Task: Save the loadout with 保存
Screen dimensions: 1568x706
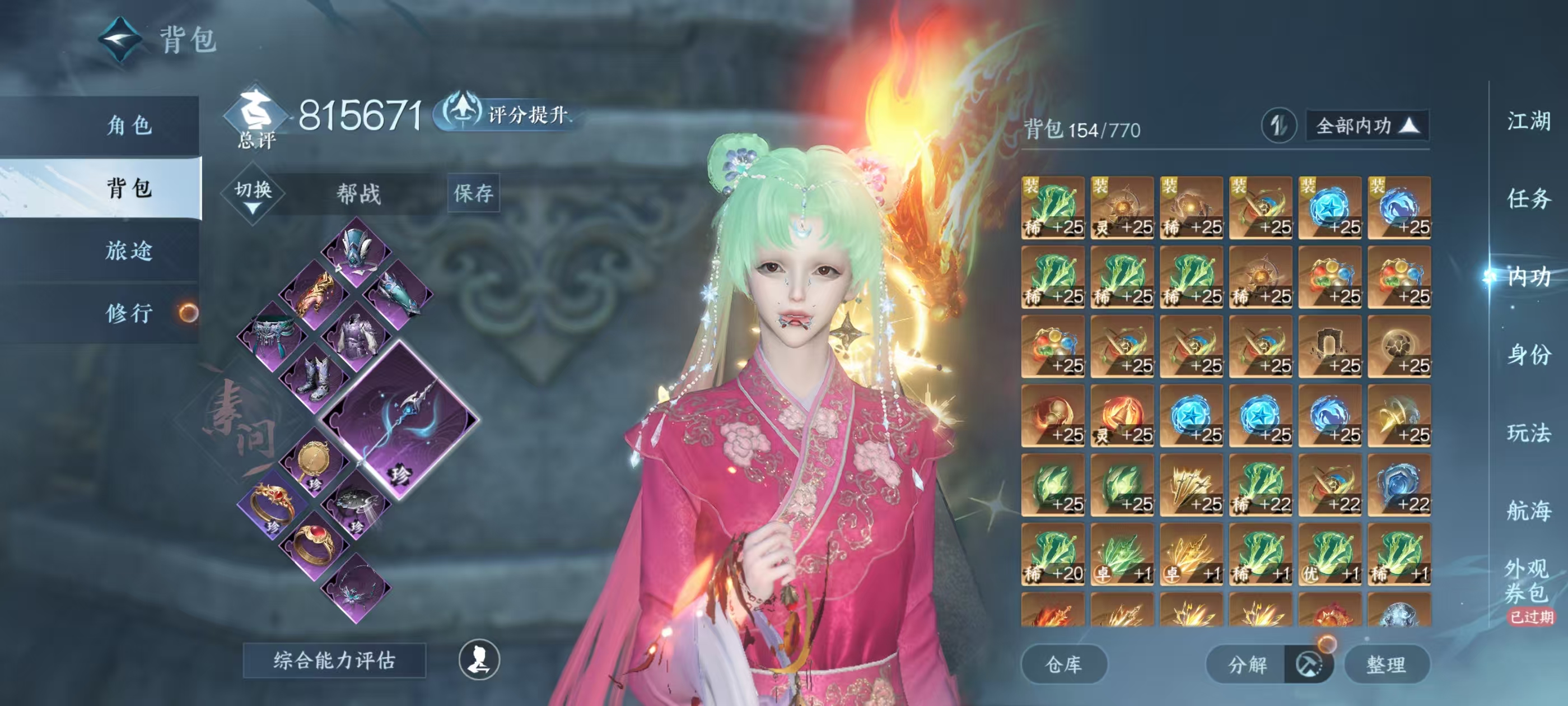Action: tap(473, 193)
